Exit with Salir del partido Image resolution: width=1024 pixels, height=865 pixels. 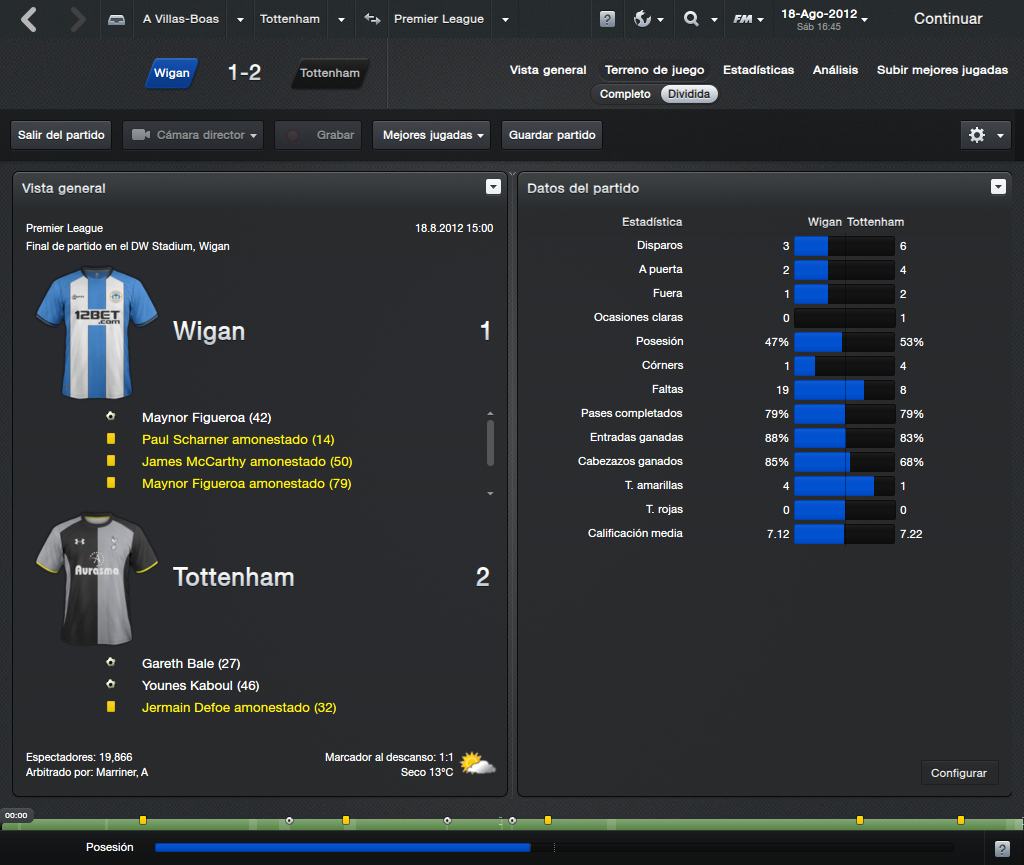(61, 135)
